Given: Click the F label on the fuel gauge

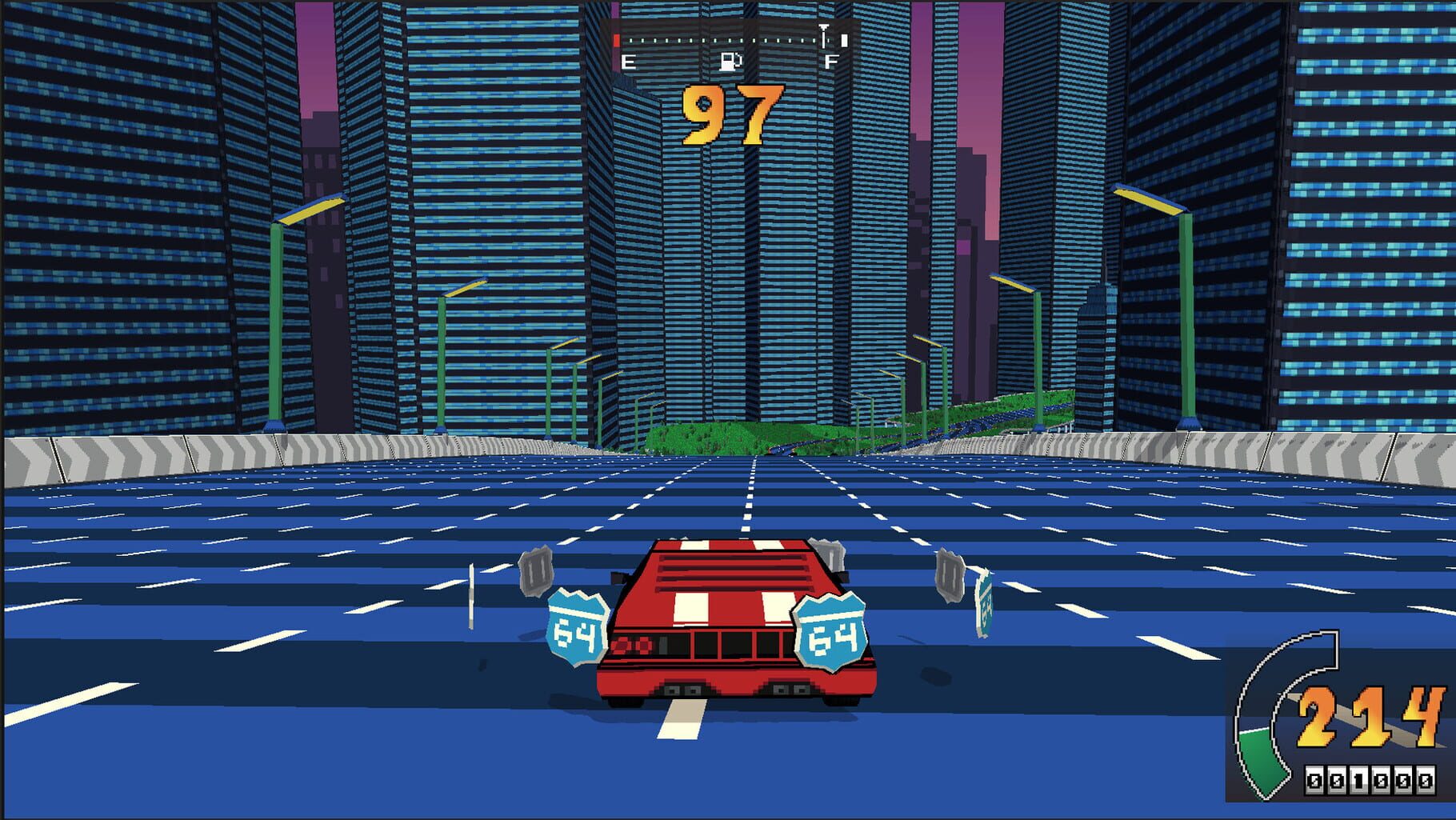Looking at the screenshot, I should (830, 59).
